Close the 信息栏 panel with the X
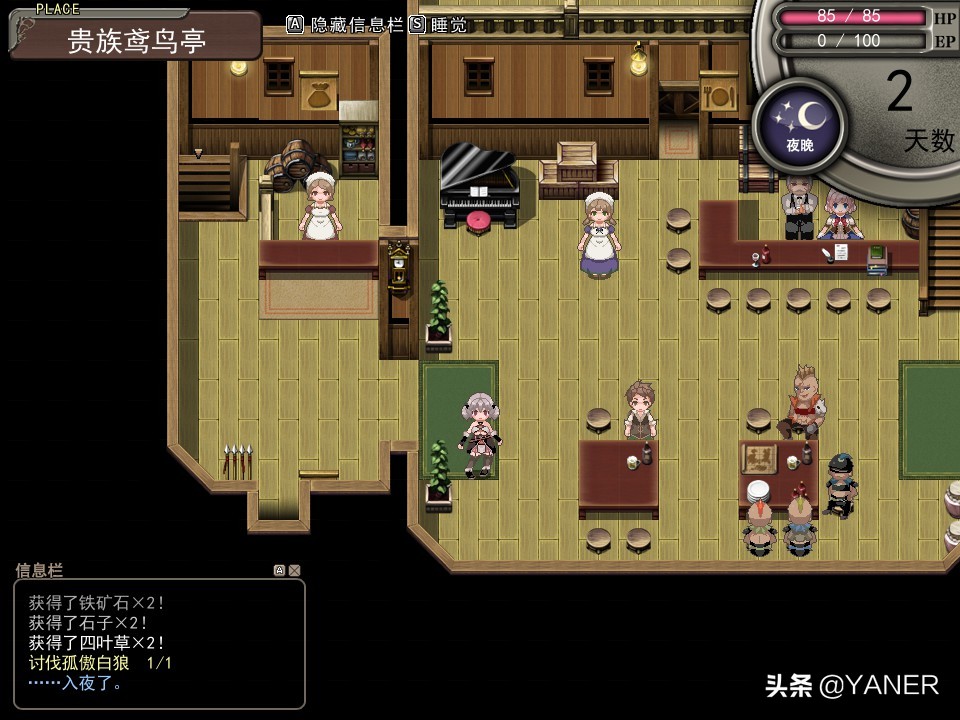 pyautogui.click(x=294, y=570)
